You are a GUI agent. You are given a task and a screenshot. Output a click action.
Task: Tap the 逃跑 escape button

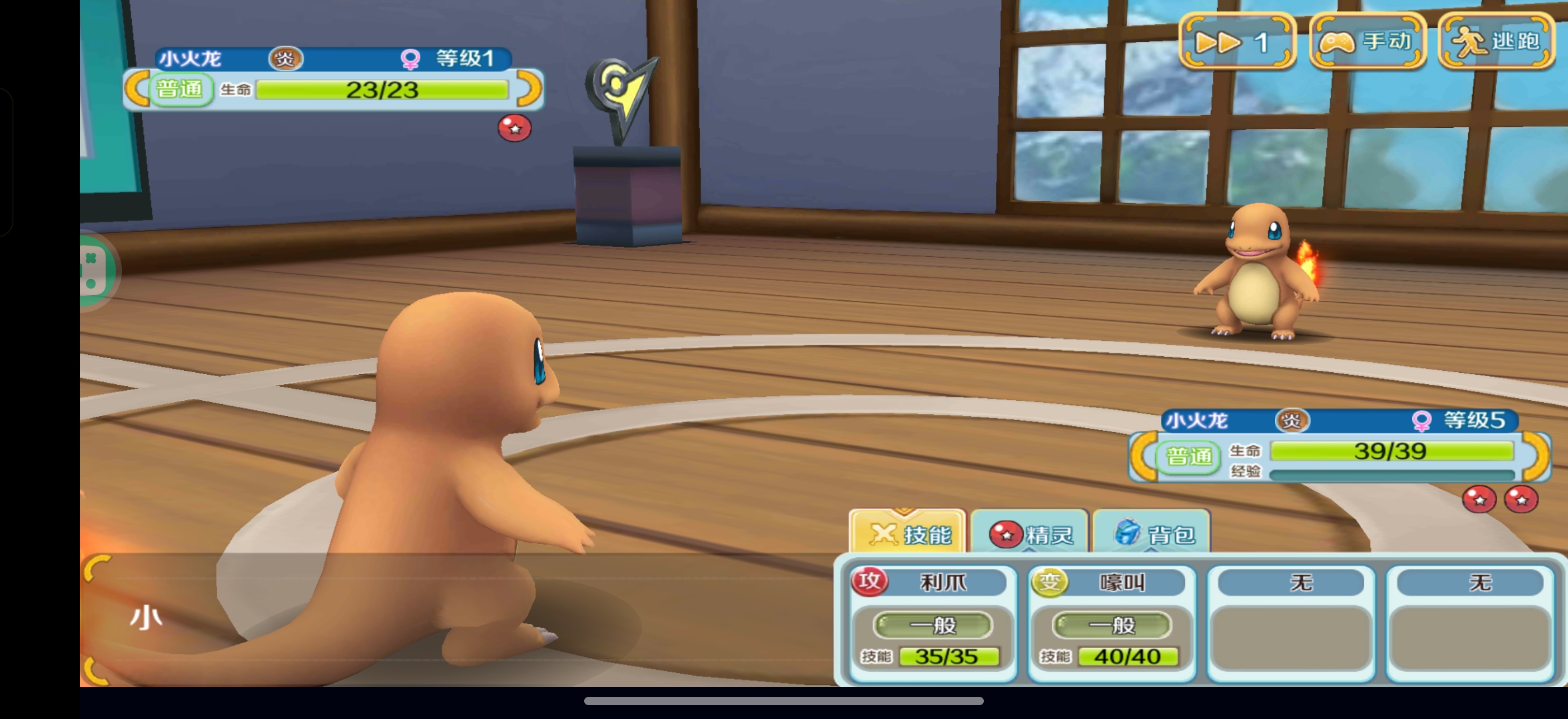click(1497, 42)
